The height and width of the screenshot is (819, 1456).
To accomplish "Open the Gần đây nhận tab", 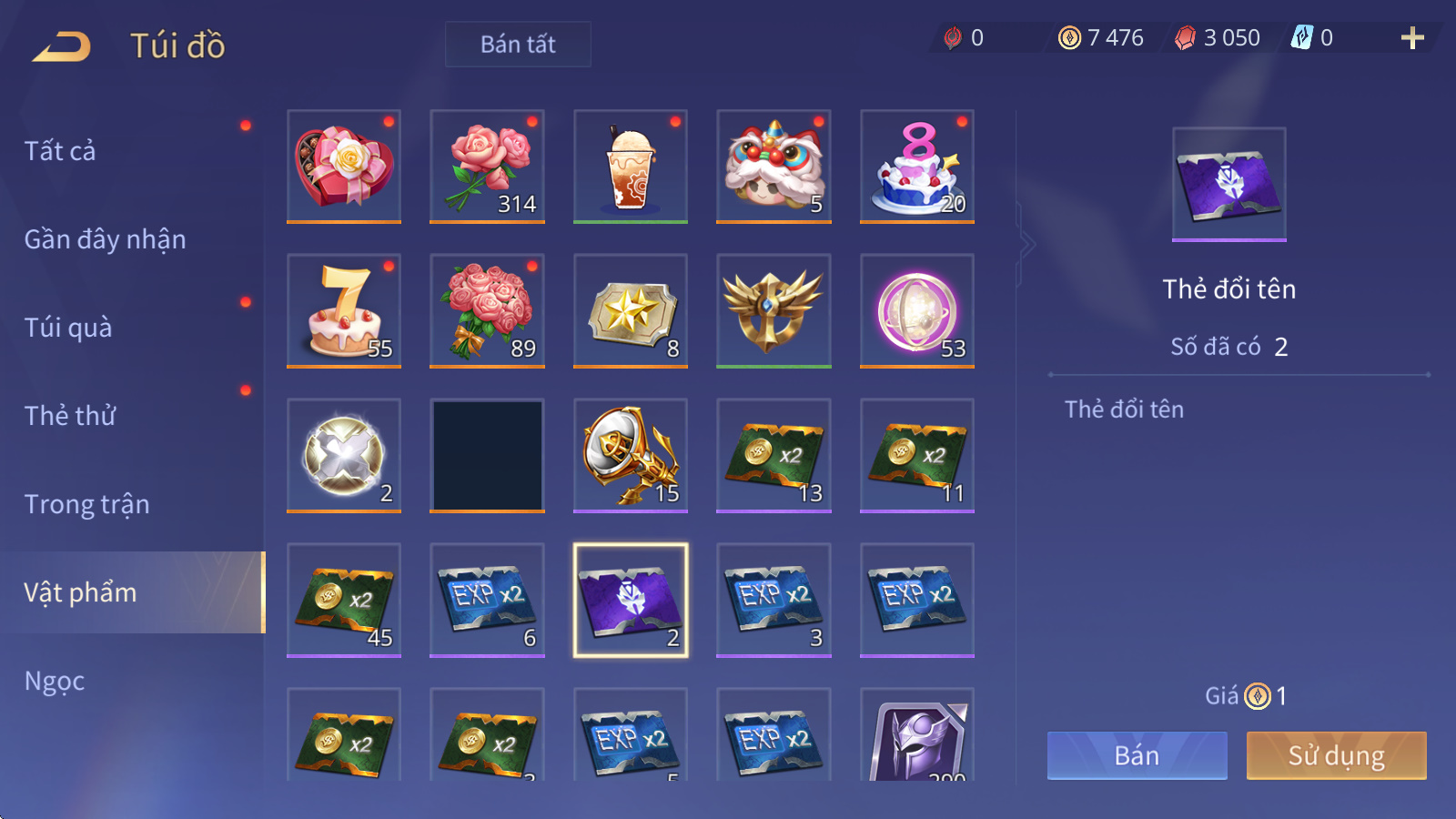I will coord(105,239).
